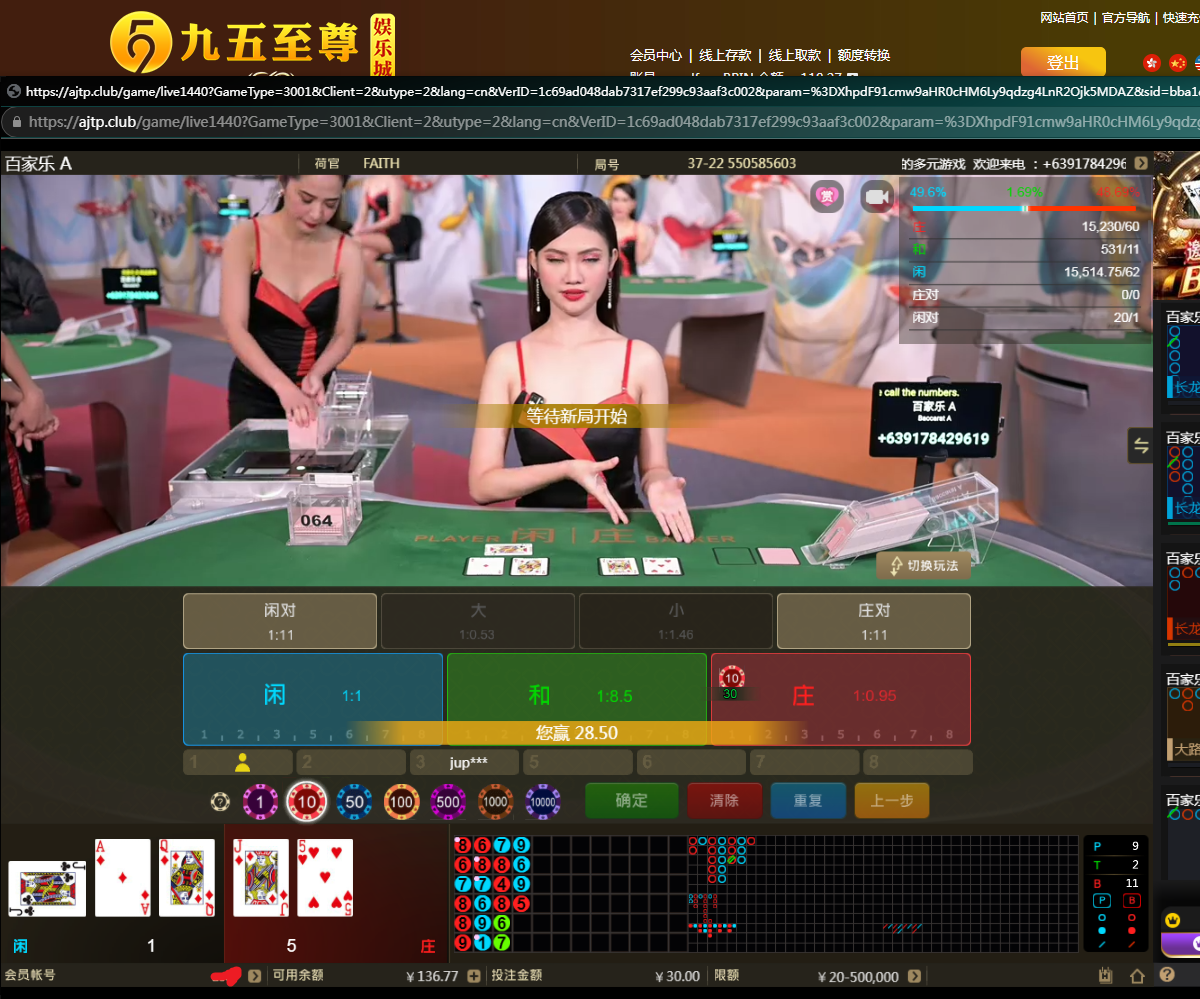Choose the 庄对 side bet
Screen dimensions: 1200x999
[873, 620]
